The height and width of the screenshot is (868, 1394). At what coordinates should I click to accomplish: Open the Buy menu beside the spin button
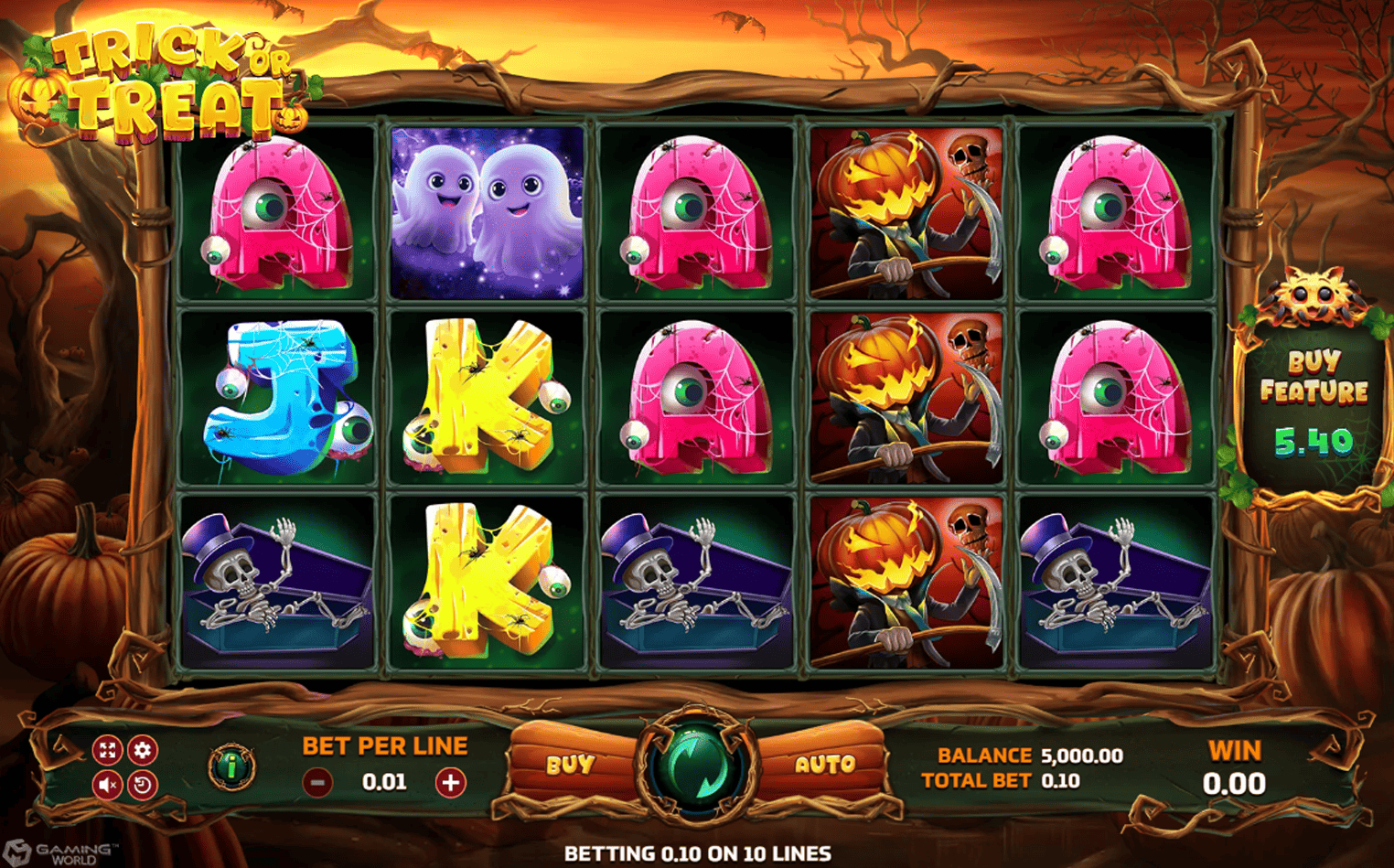571,765
